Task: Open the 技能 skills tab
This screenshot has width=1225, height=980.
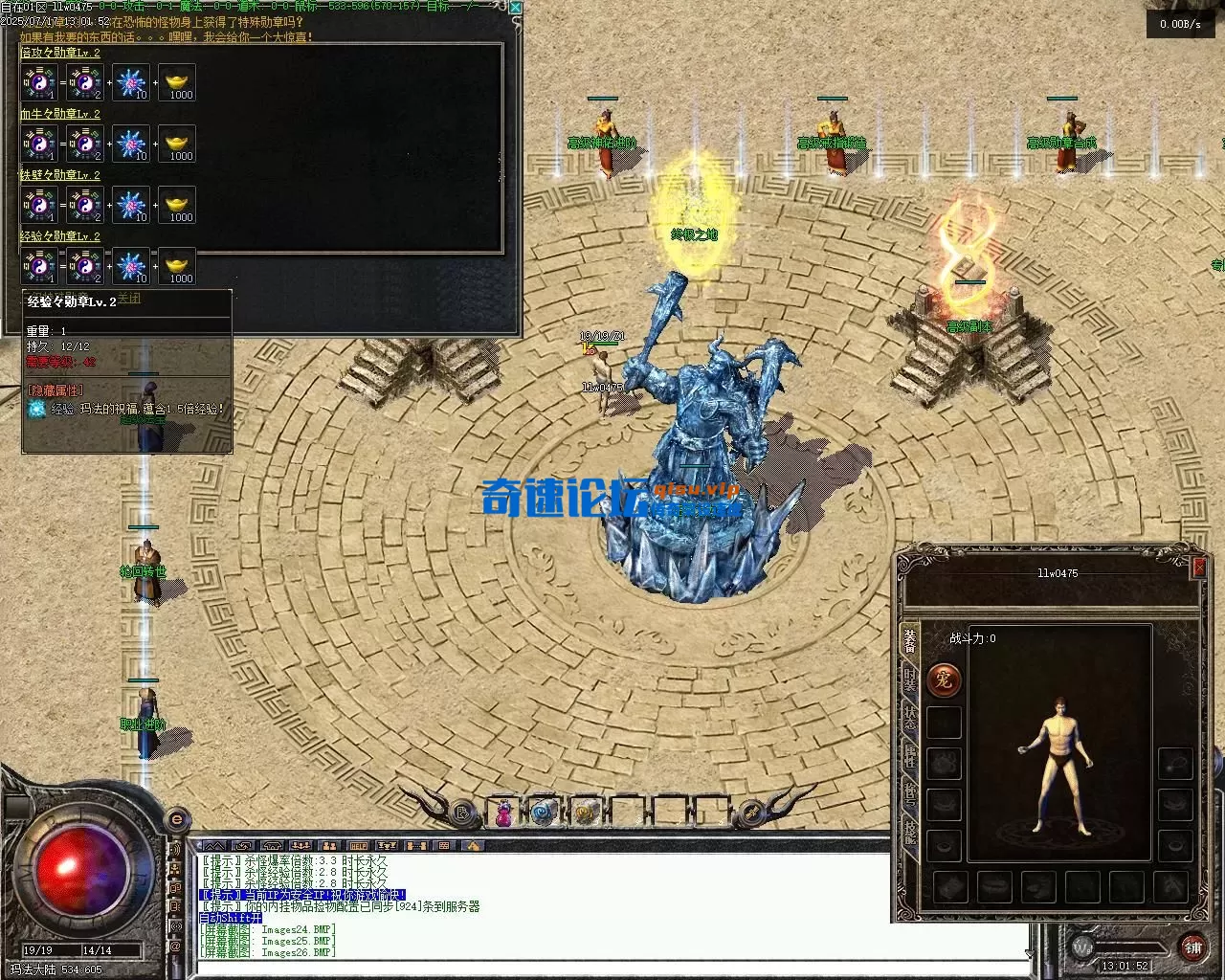Action: 910,835
